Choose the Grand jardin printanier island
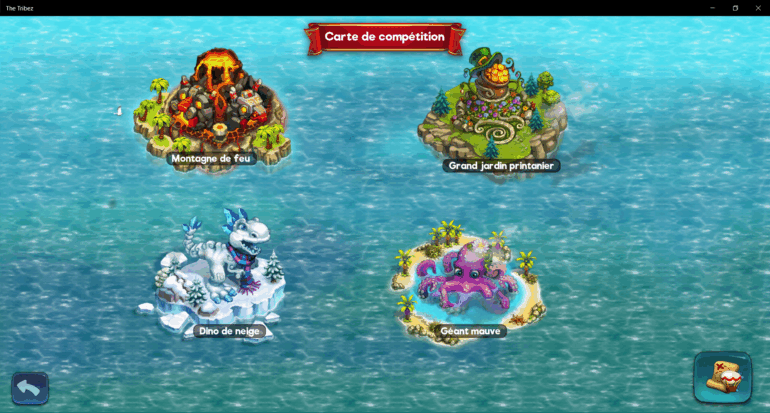 point(492,110)
